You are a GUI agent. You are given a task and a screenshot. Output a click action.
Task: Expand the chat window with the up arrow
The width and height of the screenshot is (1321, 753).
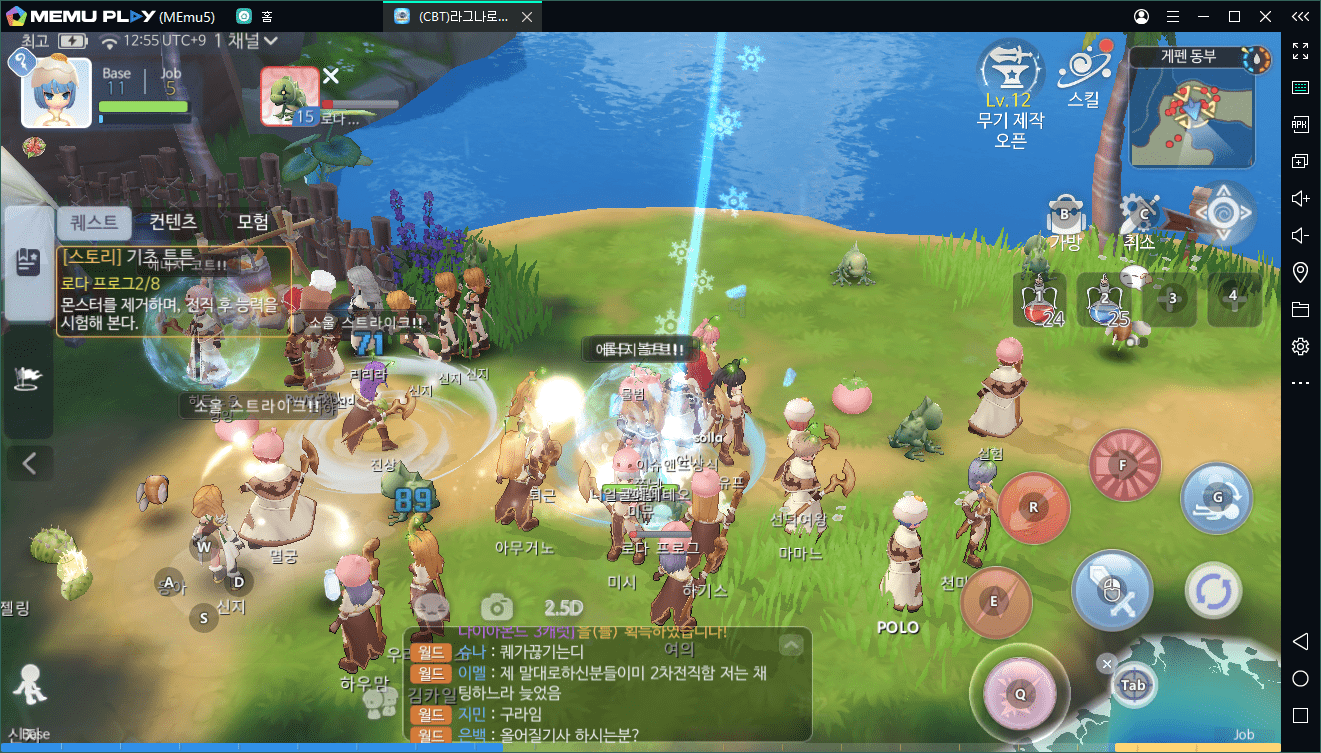[791, 646]
